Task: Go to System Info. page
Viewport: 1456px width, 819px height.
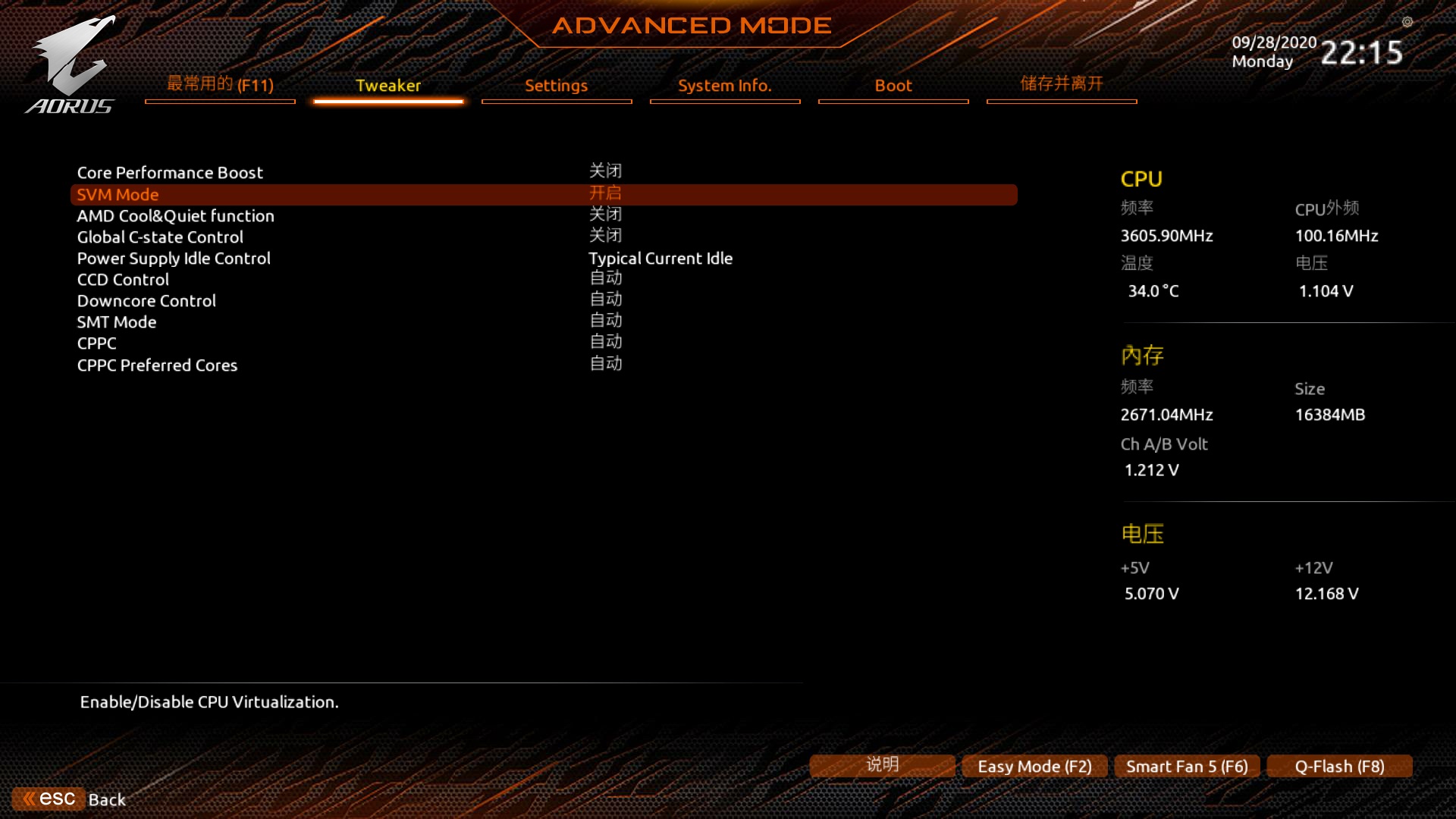Action: [724, 86]
